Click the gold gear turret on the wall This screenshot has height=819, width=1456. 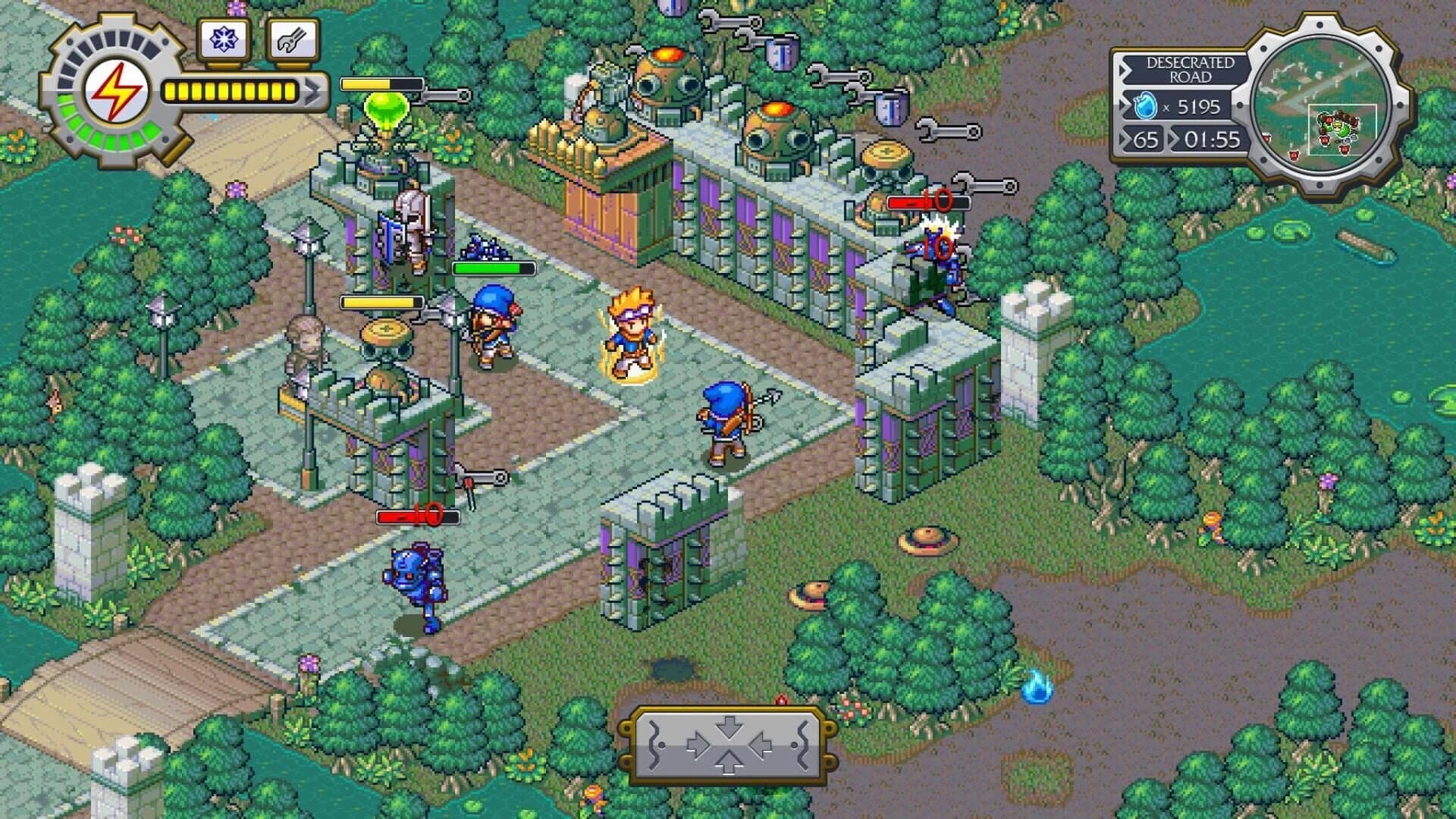886,153
